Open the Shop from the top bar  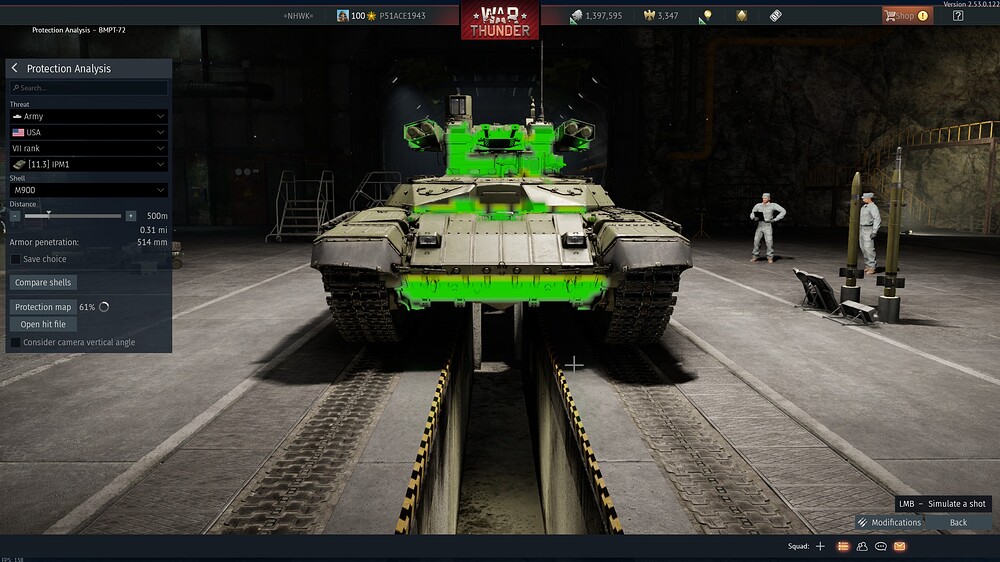[906, 15]
